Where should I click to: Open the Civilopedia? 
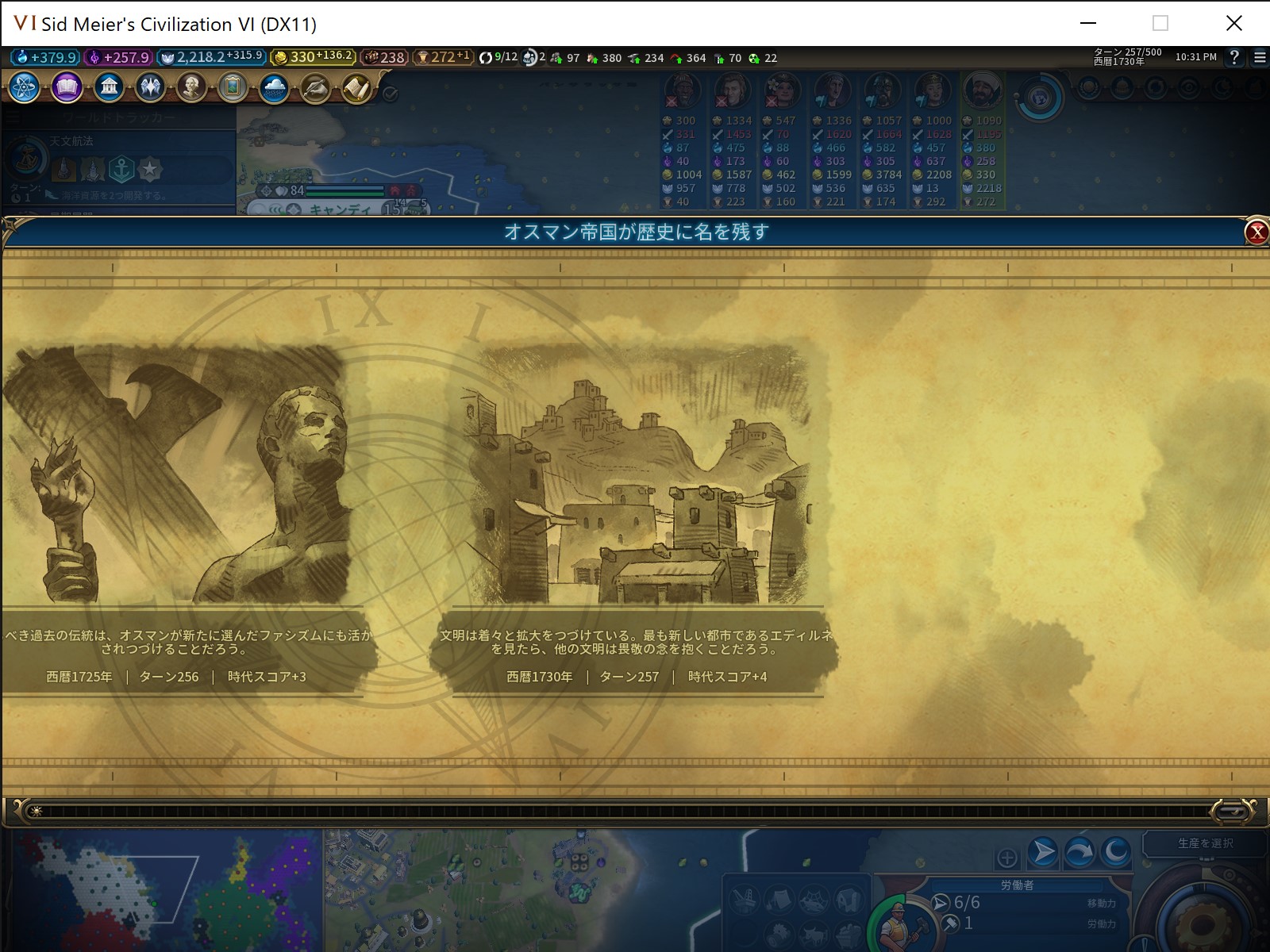[356, 88]
